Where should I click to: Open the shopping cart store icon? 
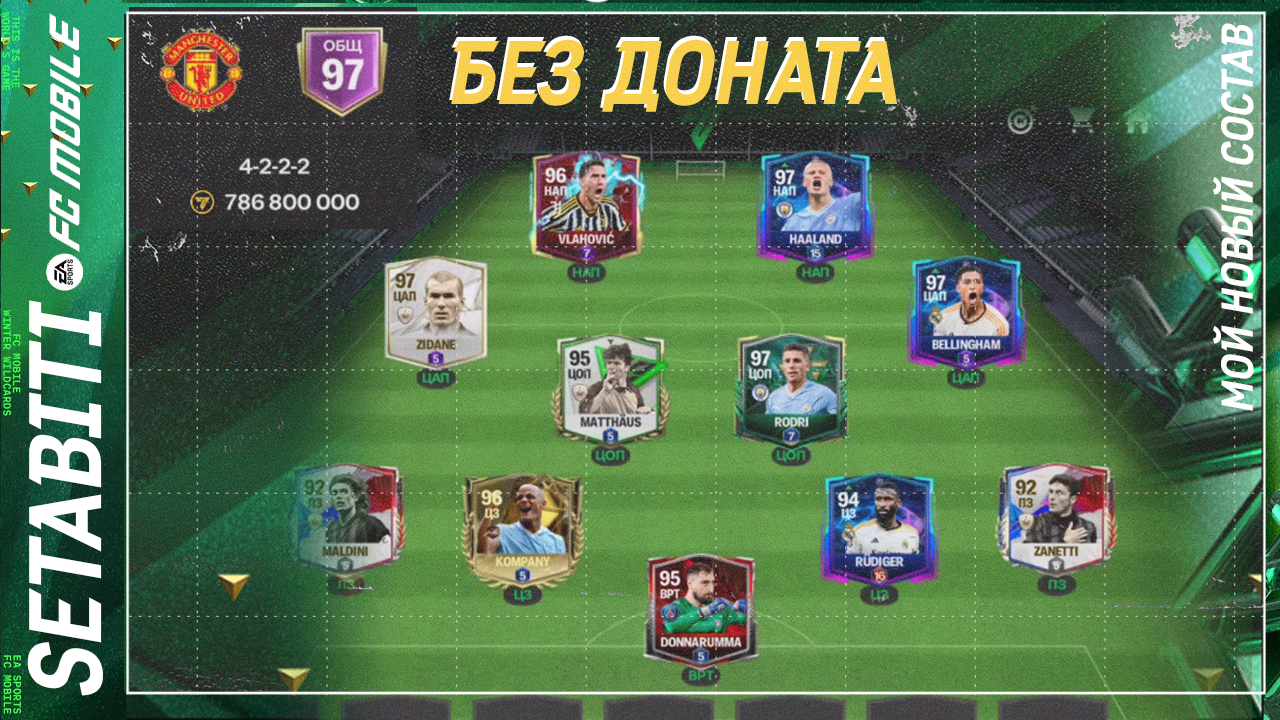(x=1082, y=118)
